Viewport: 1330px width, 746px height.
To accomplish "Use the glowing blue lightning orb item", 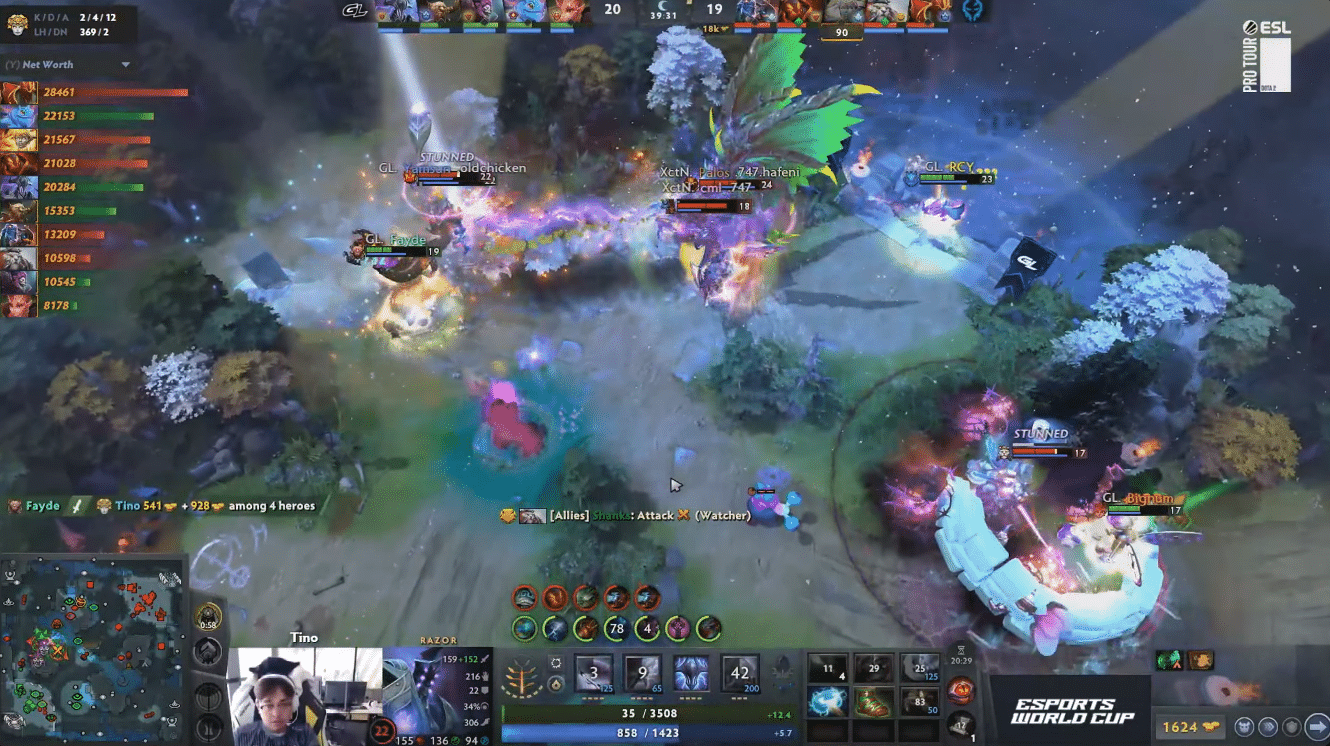I will pos(828,701).
